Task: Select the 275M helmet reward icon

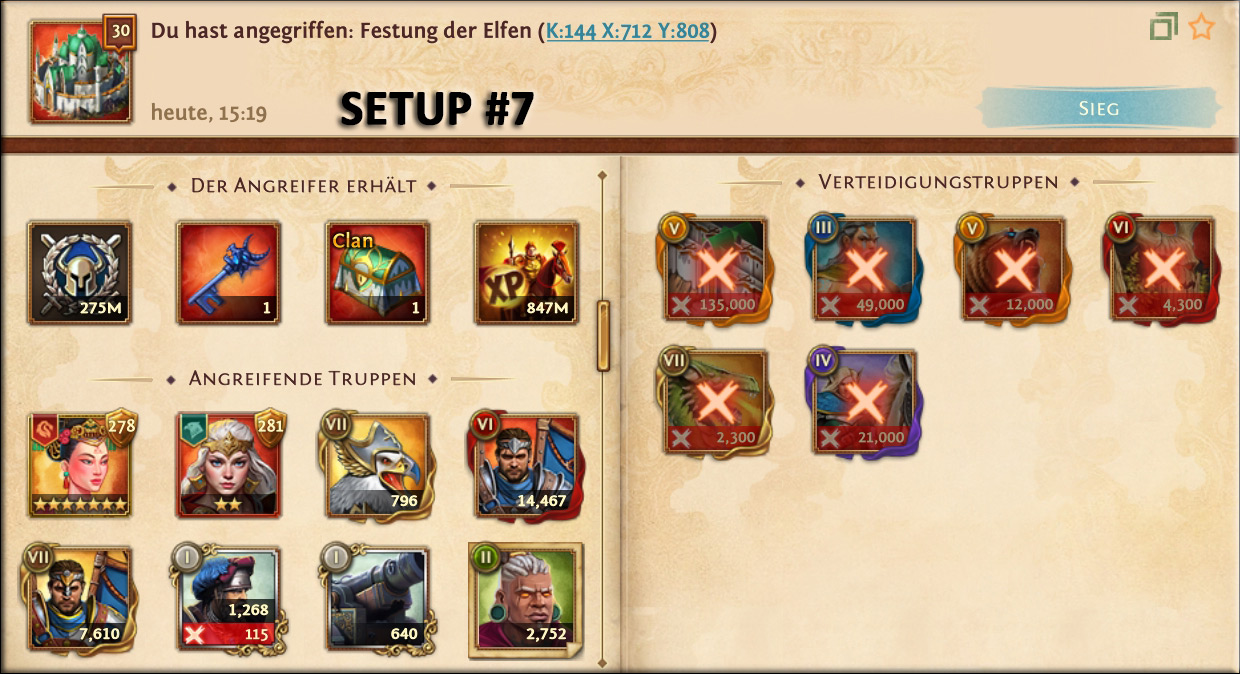Action: click(x=80, y=273)
